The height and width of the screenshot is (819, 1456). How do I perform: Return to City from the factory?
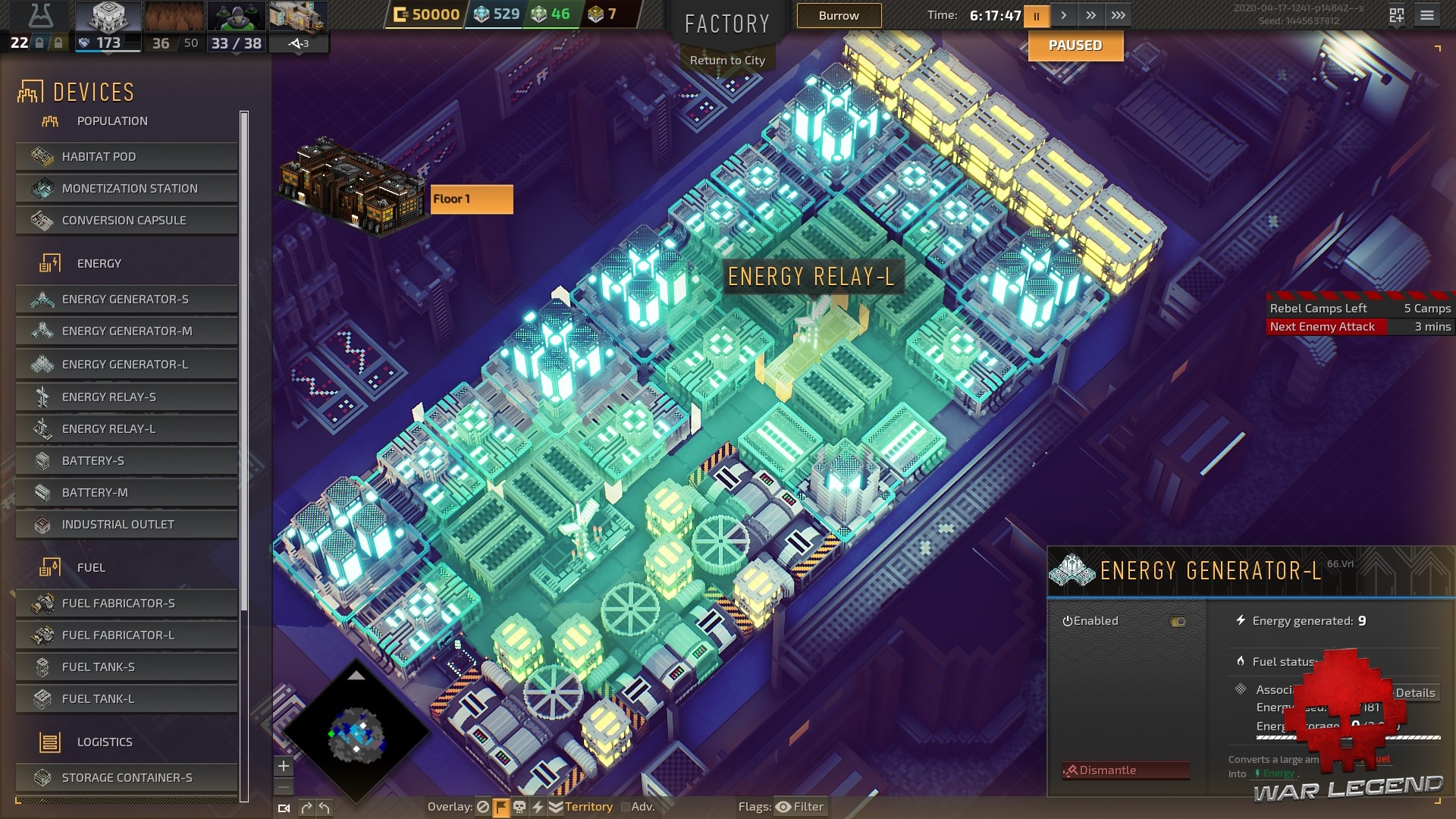[727, 61]
